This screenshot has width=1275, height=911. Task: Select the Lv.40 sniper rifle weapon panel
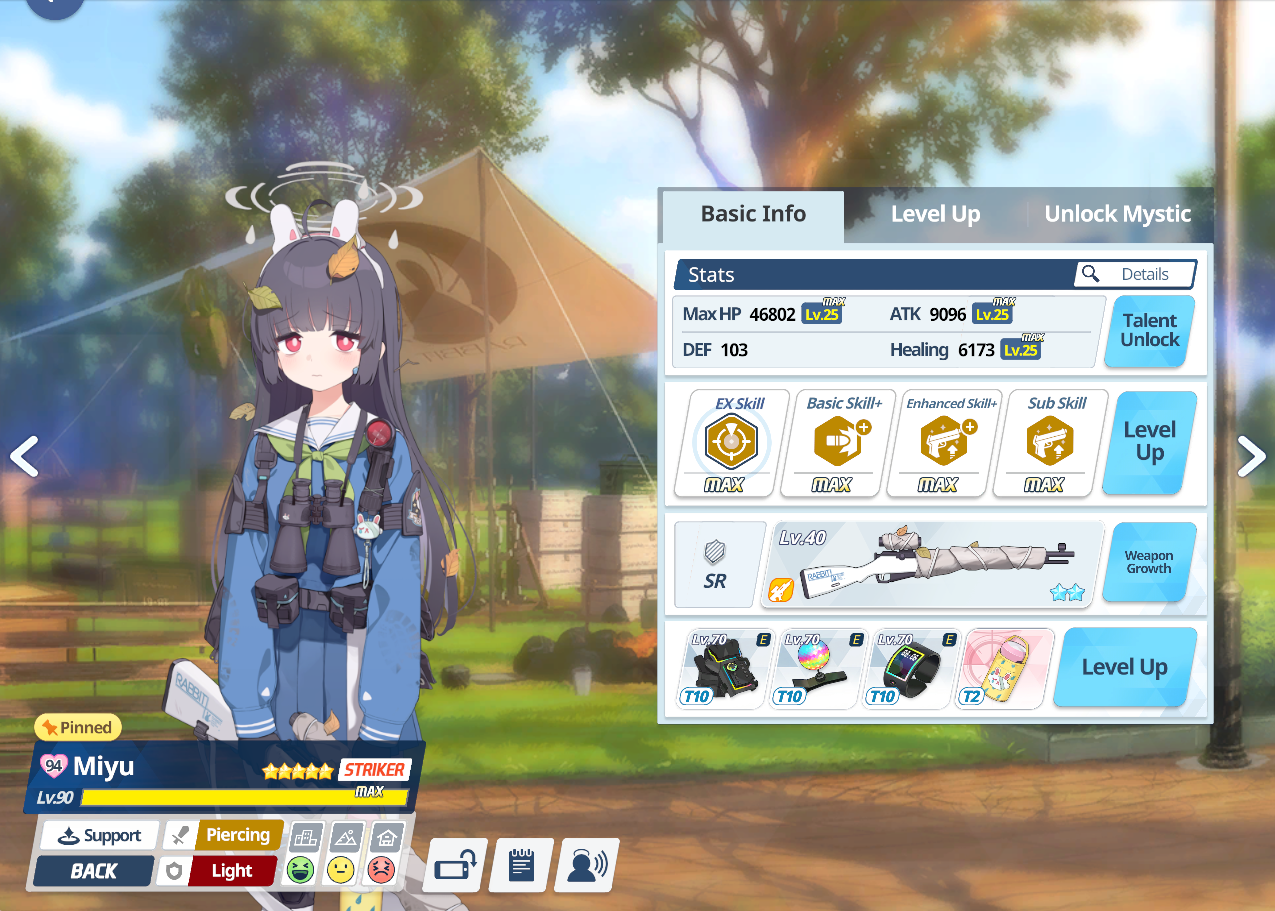point(937,564)
